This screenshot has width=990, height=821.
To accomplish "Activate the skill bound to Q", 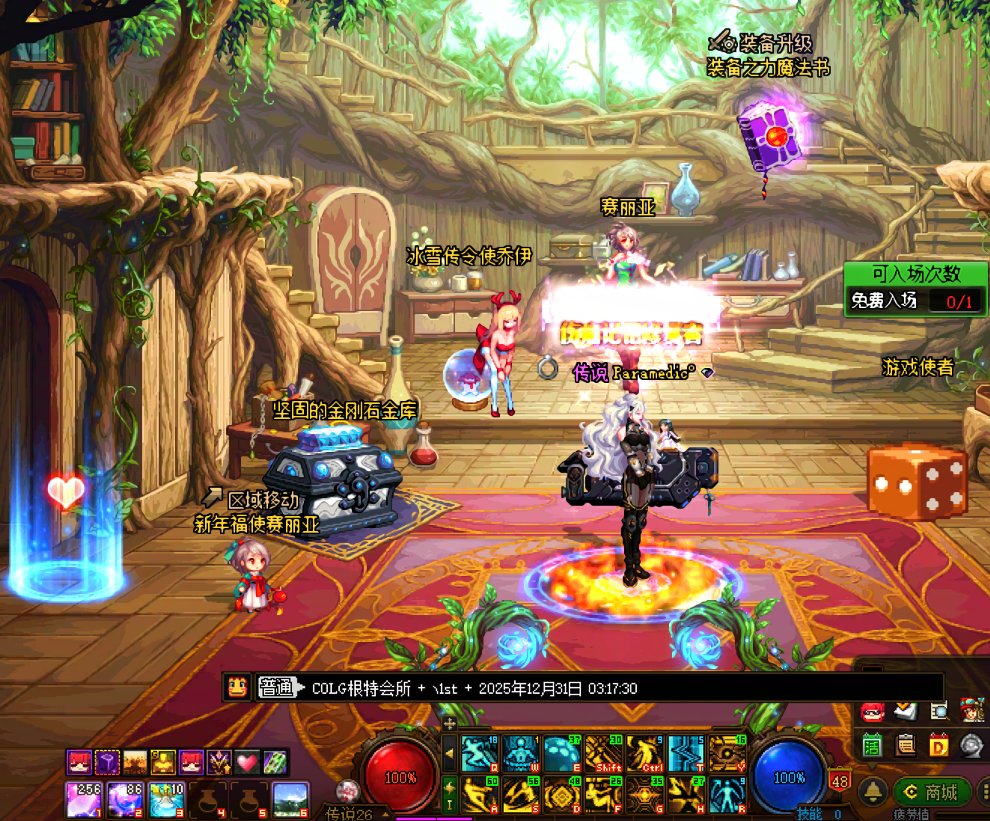I will click(x=478, y=753).
